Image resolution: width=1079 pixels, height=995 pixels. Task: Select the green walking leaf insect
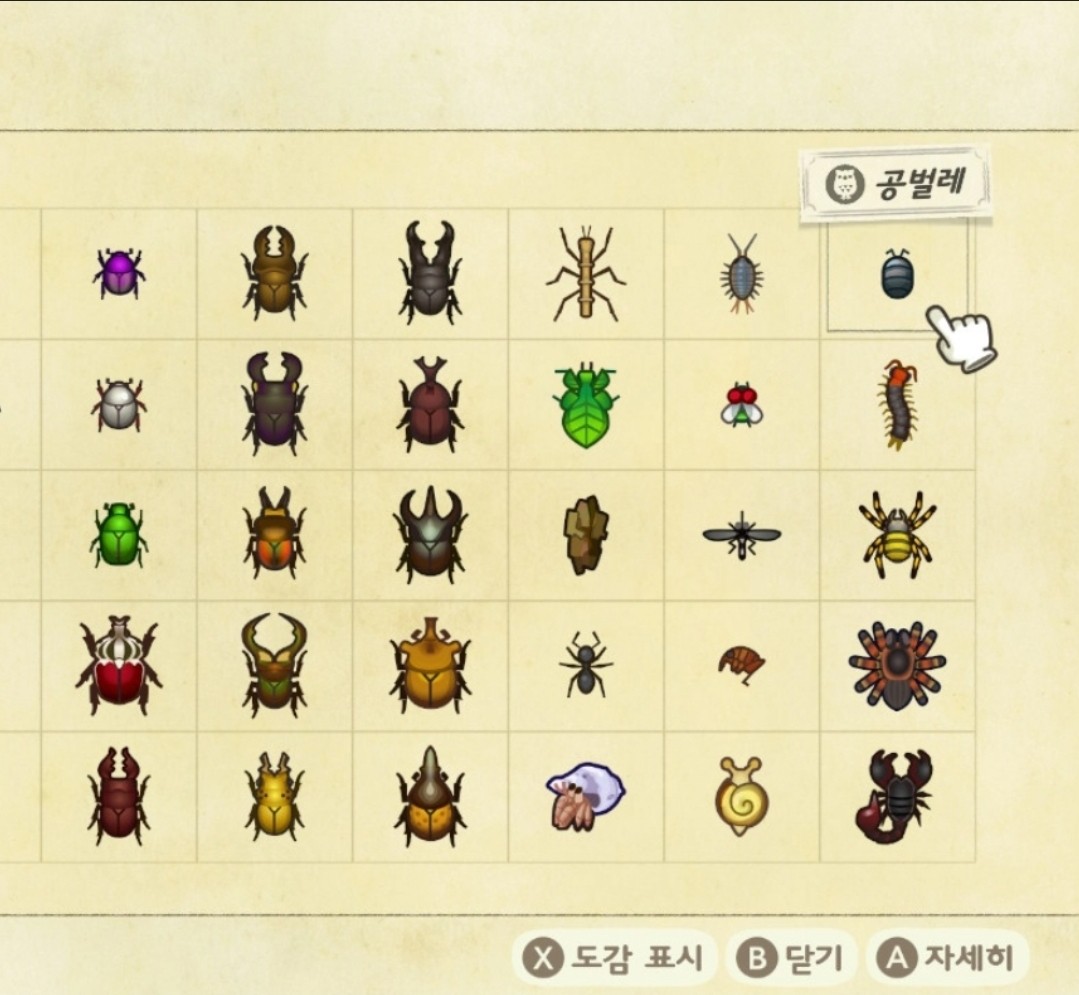585,403
